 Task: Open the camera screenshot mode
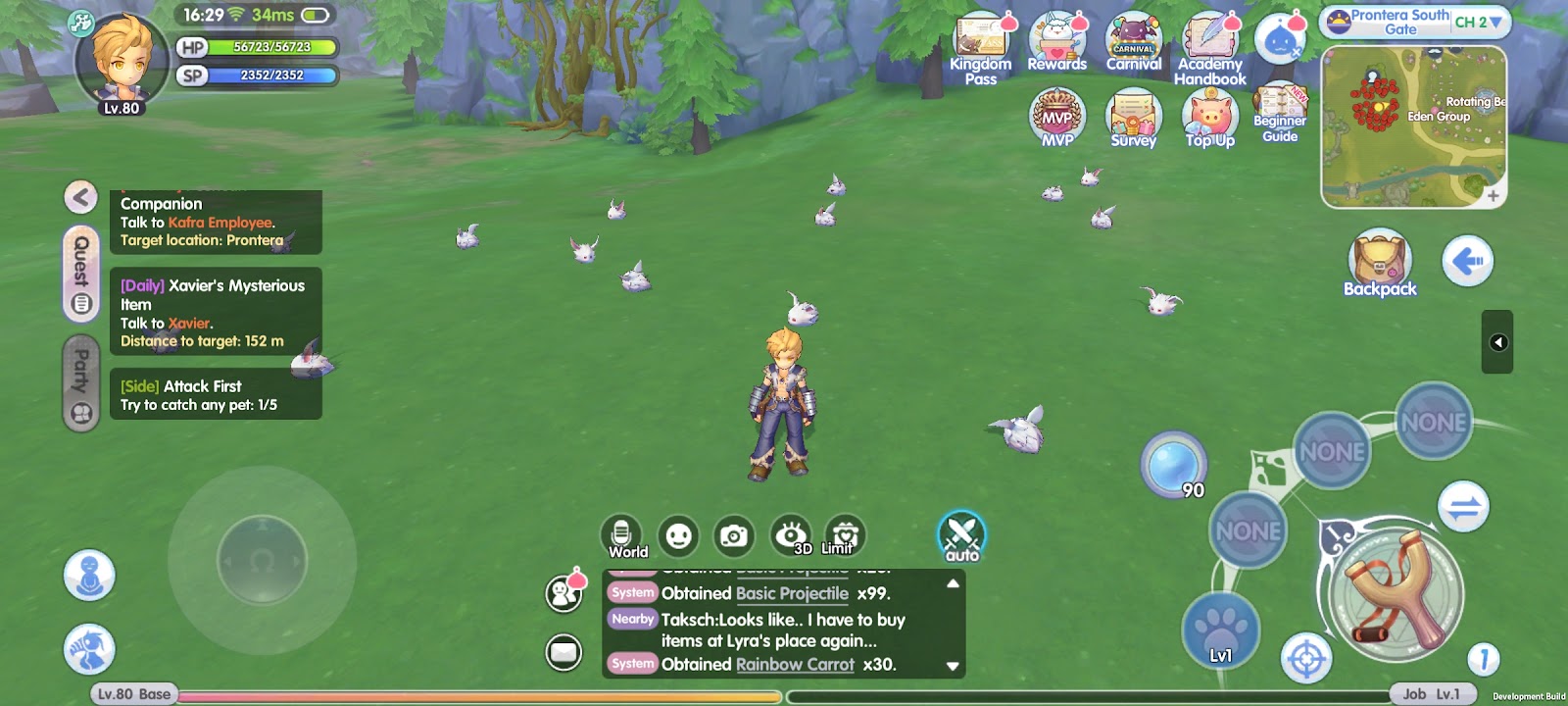pos(734,536)
